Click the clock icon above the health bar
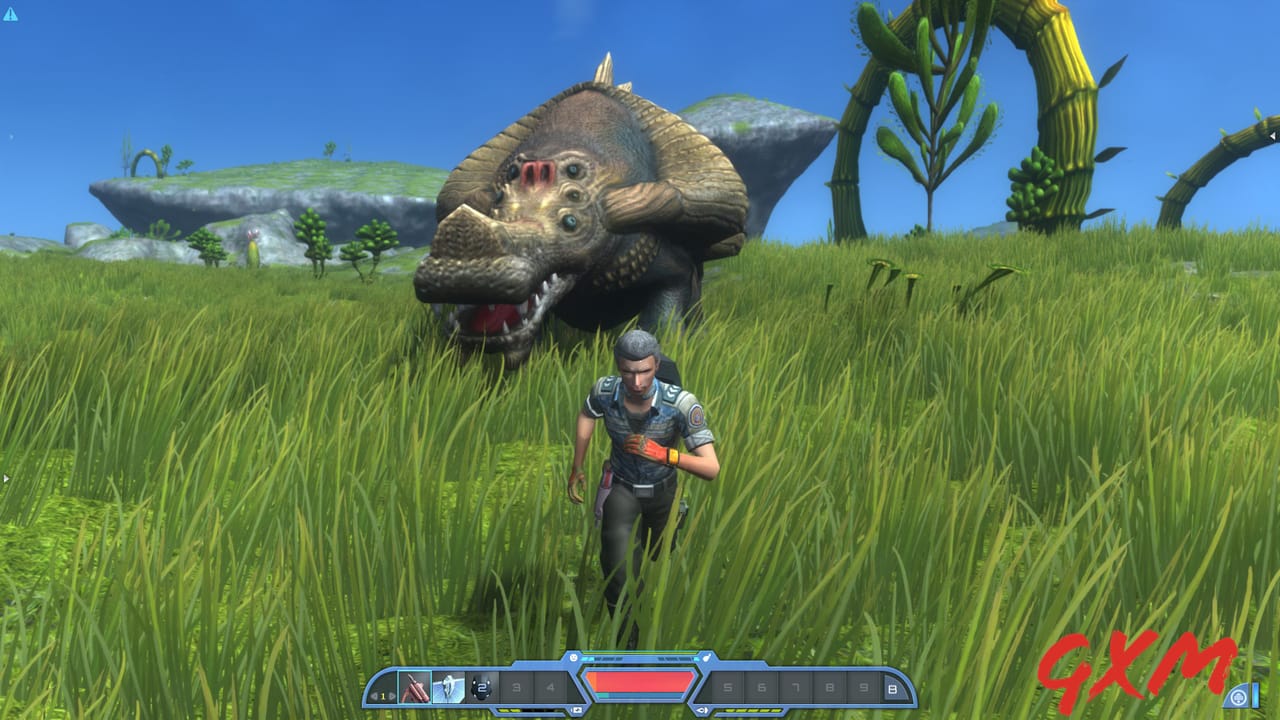This screenshot has width=1280, height=720. (573, 657)
